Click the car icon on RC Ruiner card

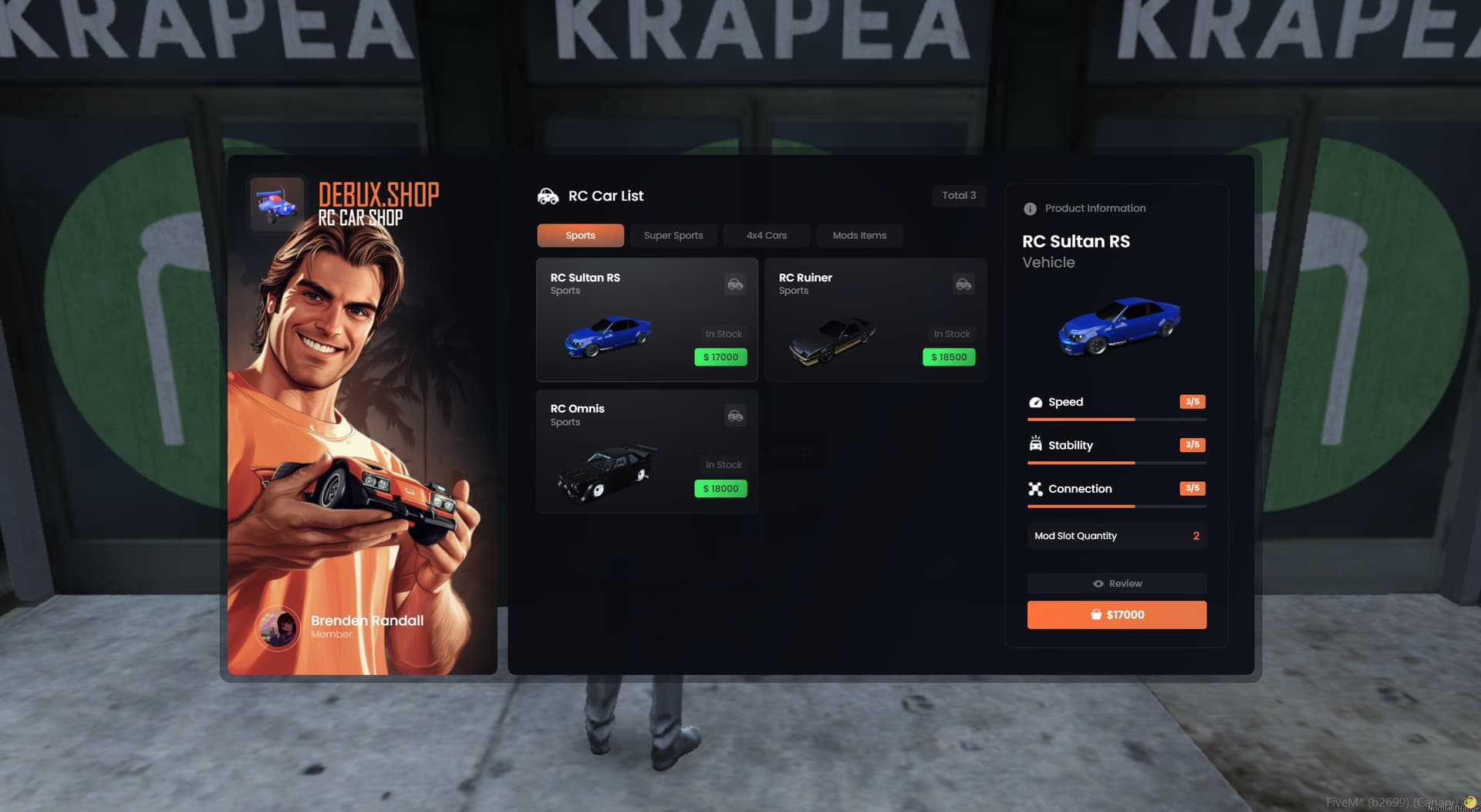click(x=963, y=284)
